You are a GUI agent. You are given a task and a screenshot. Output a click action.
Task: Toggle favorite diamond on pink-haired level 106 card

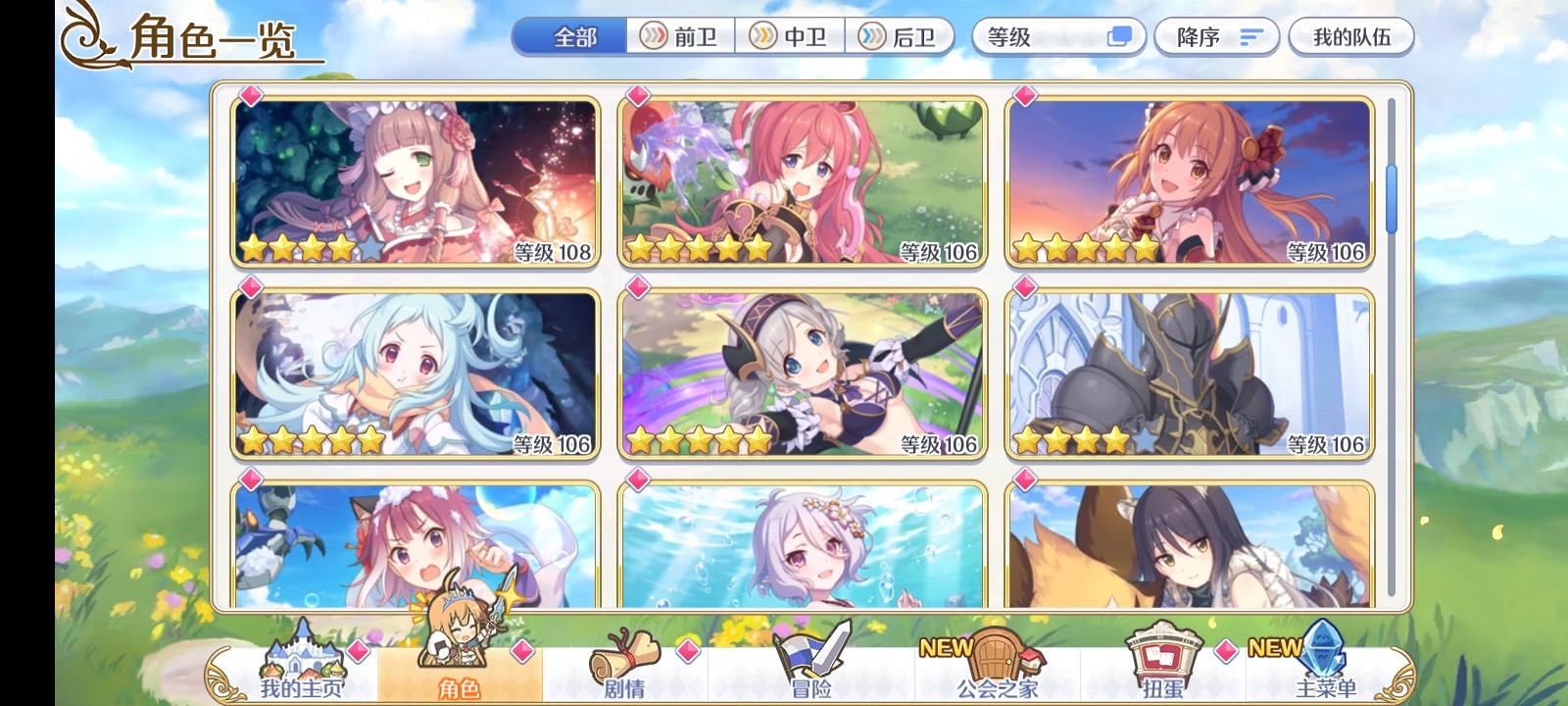tap(639, 96)
